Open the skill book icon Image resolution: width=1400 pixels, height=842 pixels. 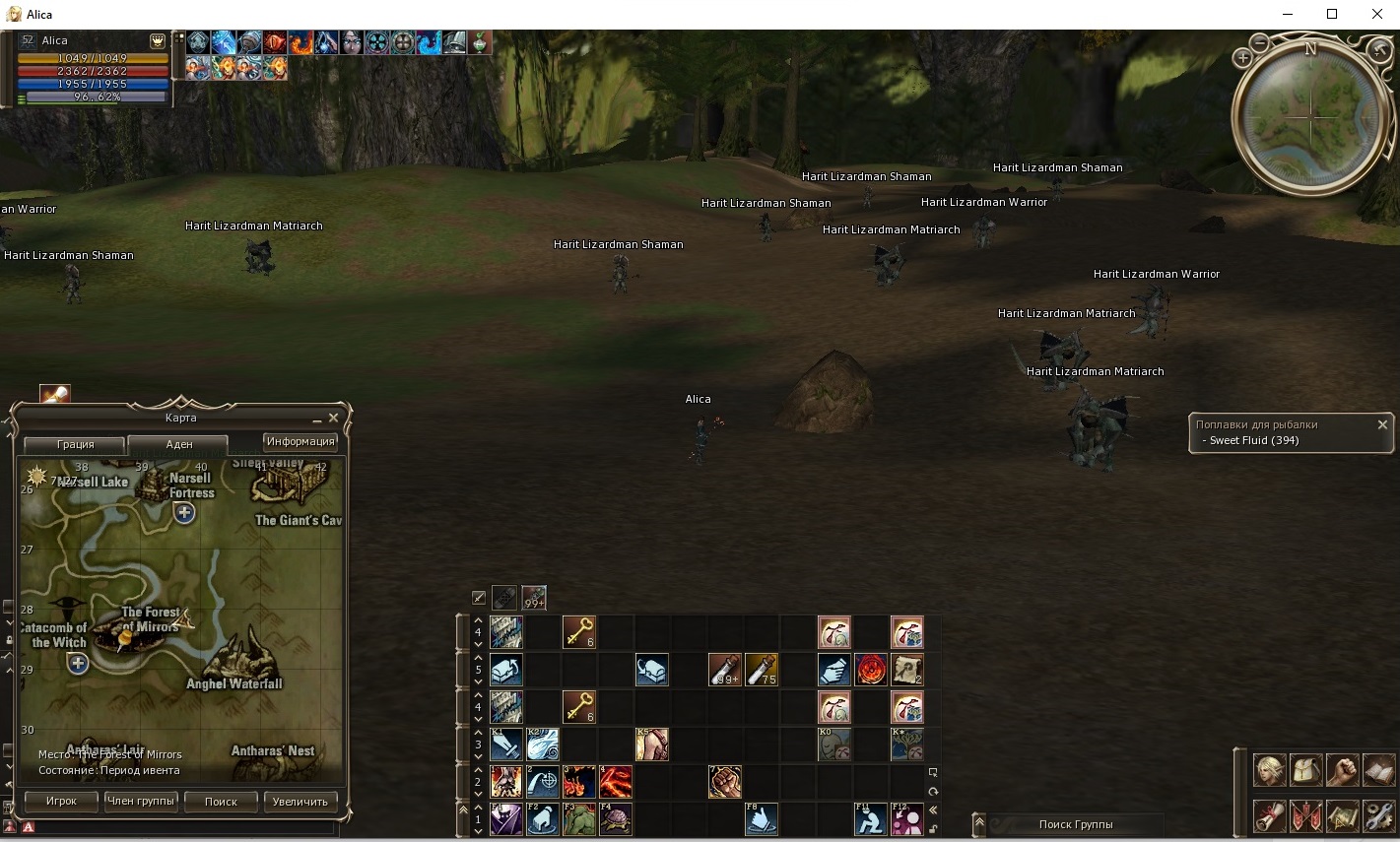[1379, 770]
